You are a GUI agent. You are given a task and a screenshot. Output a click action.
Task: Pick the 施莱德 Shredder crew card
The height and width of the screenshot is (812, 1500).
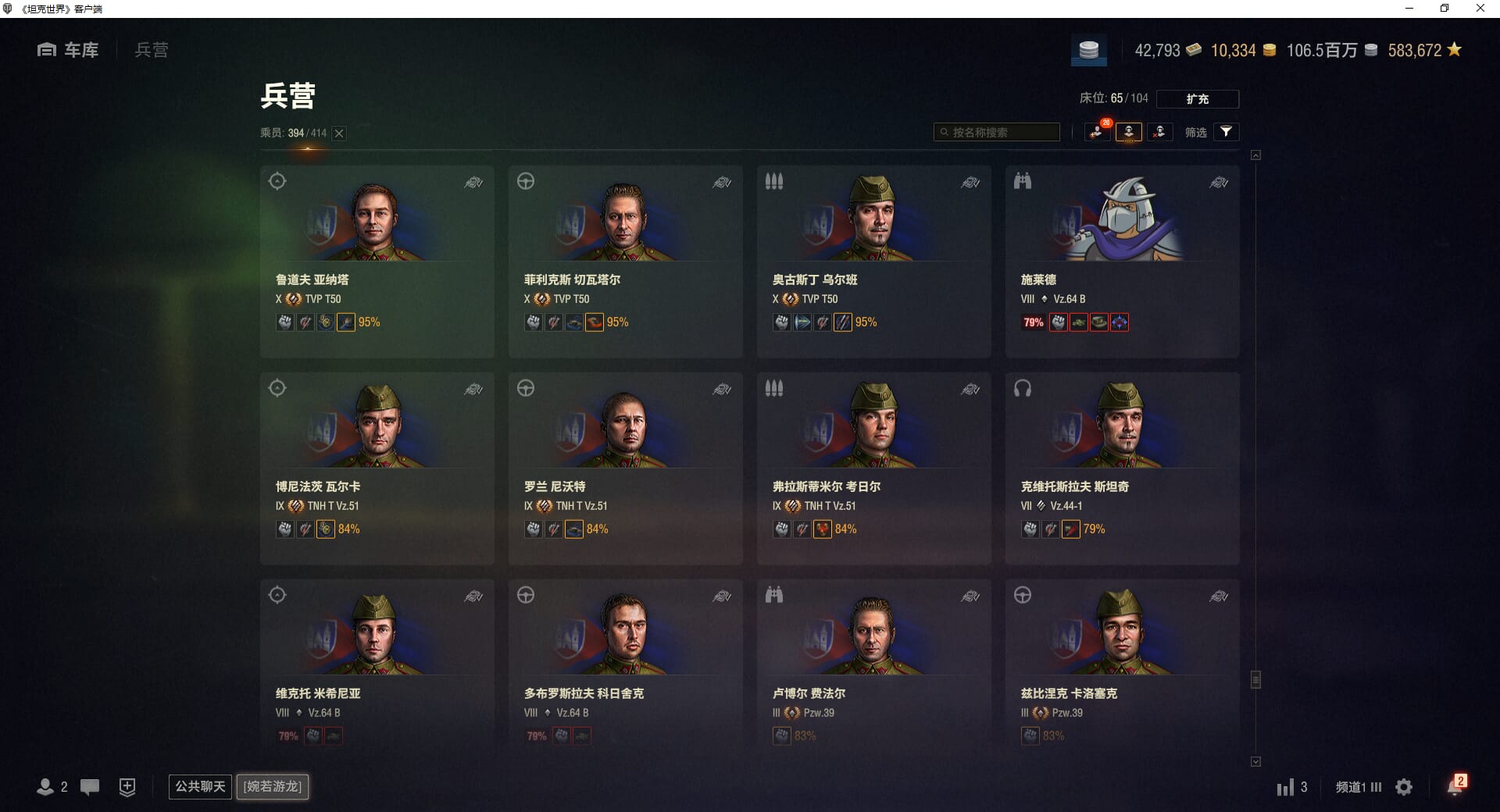[1122, 261]
